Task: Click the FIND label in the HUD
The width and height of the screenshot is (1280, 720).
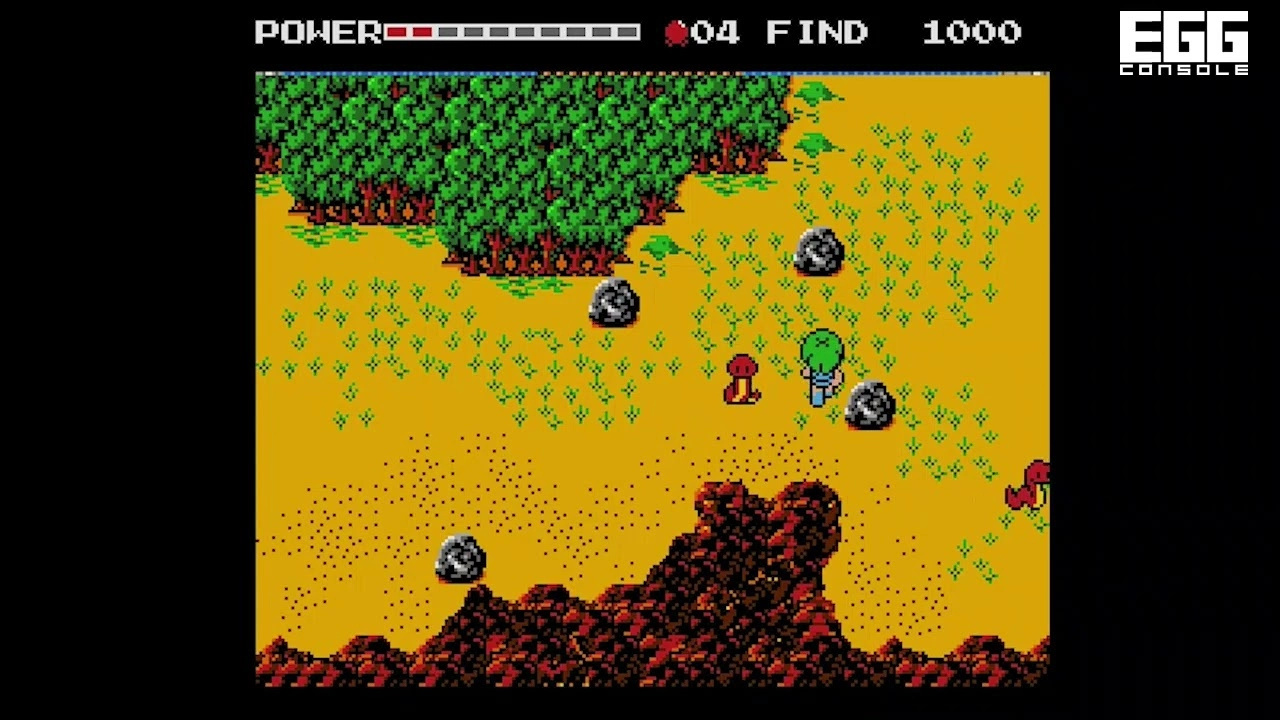Action: click(x=815, y=32)
